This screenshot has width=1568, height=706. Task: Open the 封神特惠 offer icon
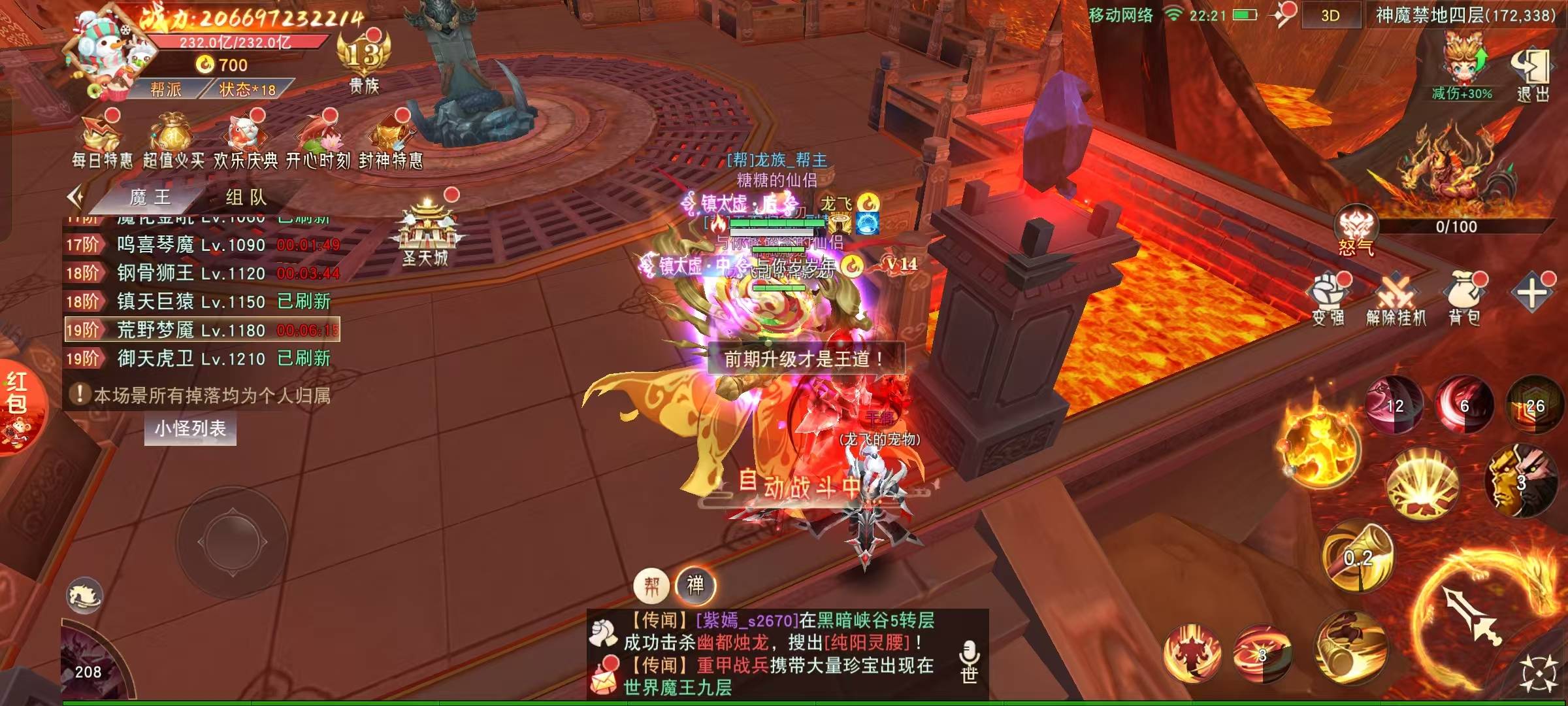click(x=391, y=141)
